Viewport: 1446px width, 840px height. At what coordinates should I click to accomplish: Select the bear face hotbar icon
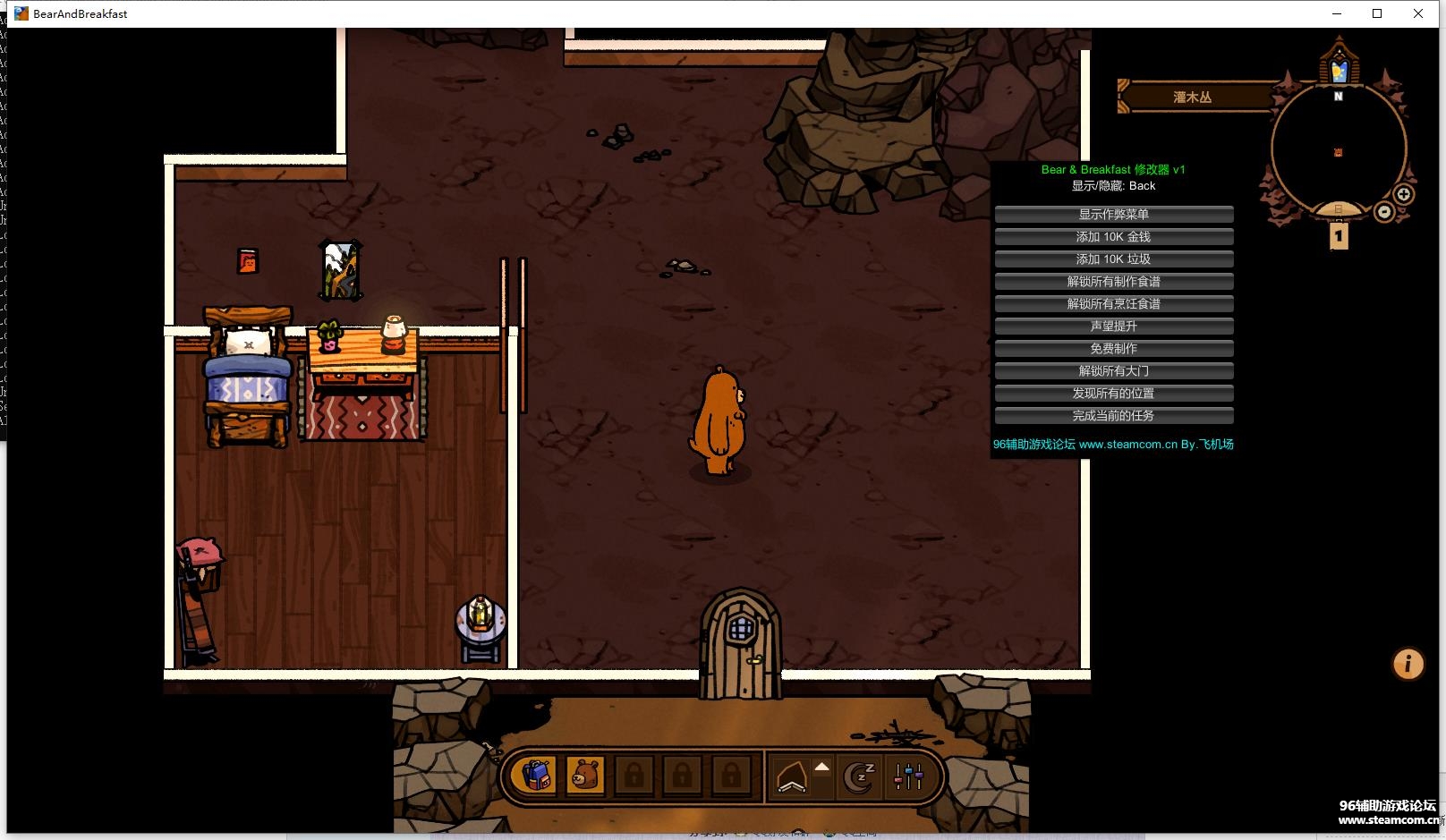[x=585, y=775]
